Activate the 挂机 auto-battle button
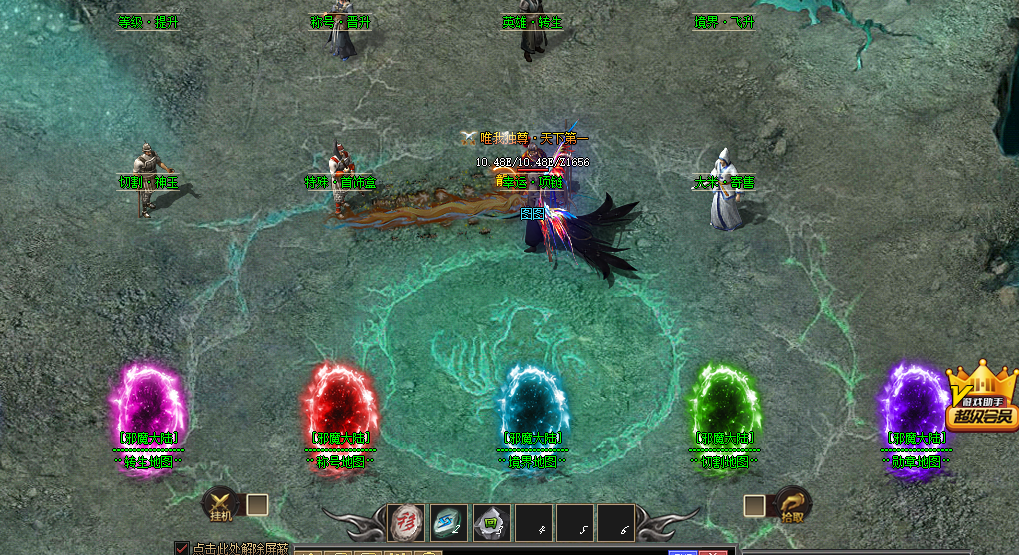 220,504
